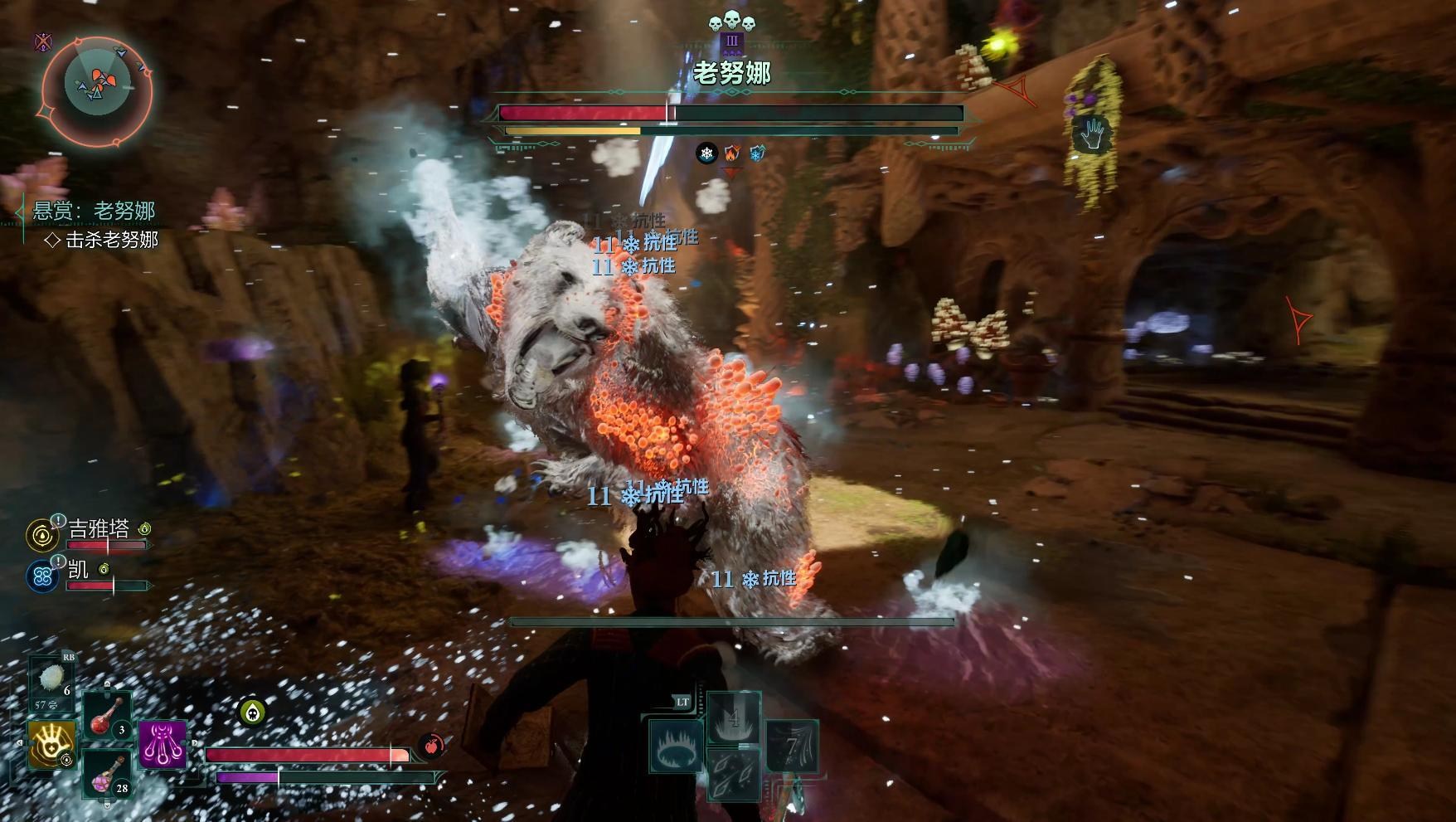The height and width of the screenshot is (822, 1456).
Task: Activate the golden healing hand ability
Action: tap(52, 744)
